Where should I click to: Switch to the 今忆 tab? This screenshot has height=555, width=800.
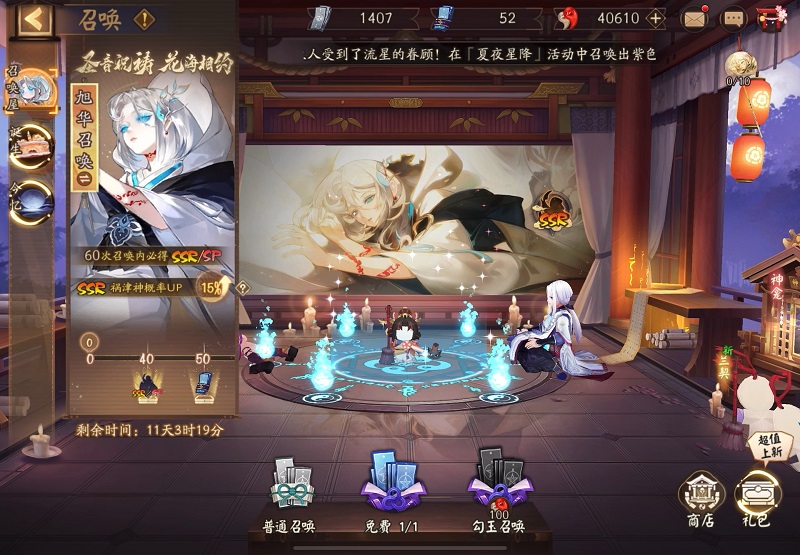34,200
